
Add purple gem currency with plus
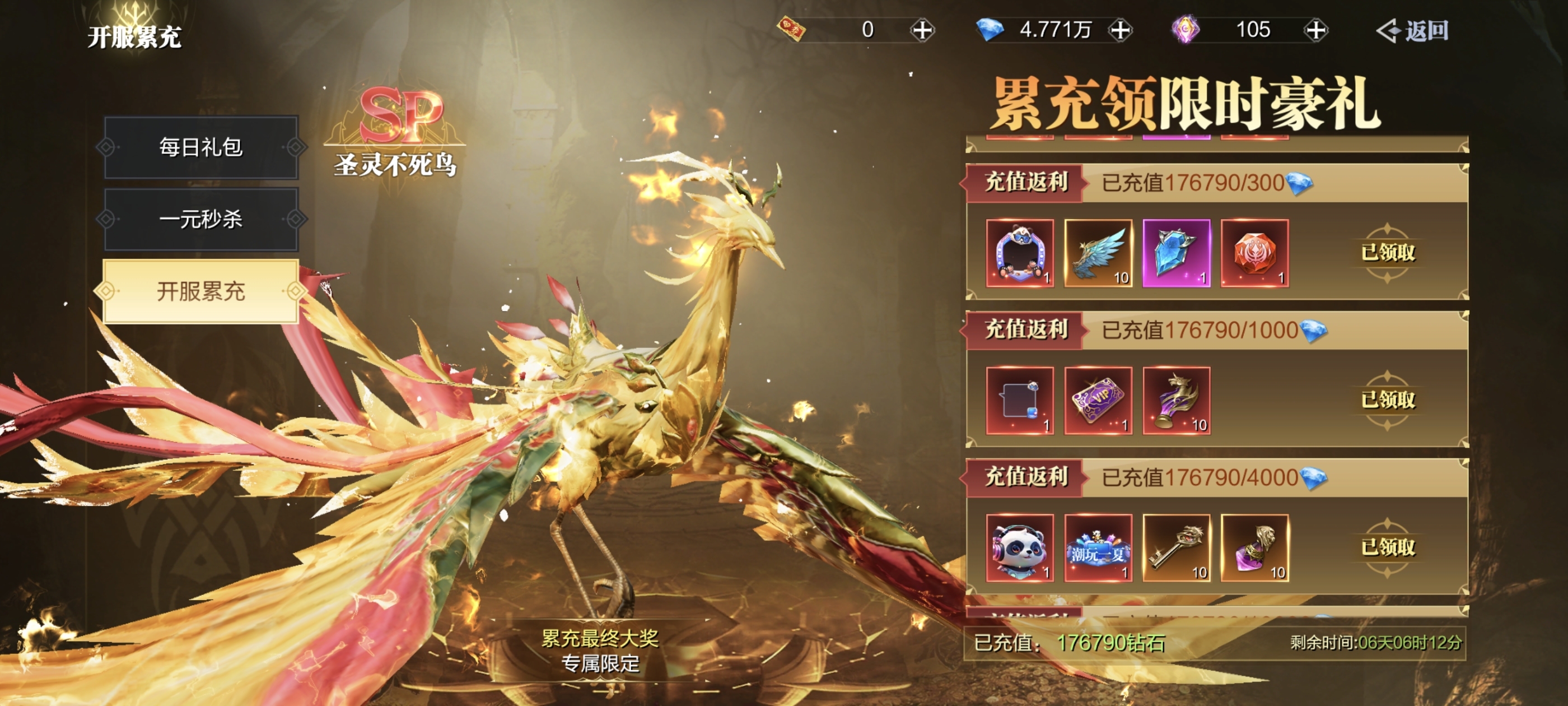pyautogui.click(x=1316, y=30)
